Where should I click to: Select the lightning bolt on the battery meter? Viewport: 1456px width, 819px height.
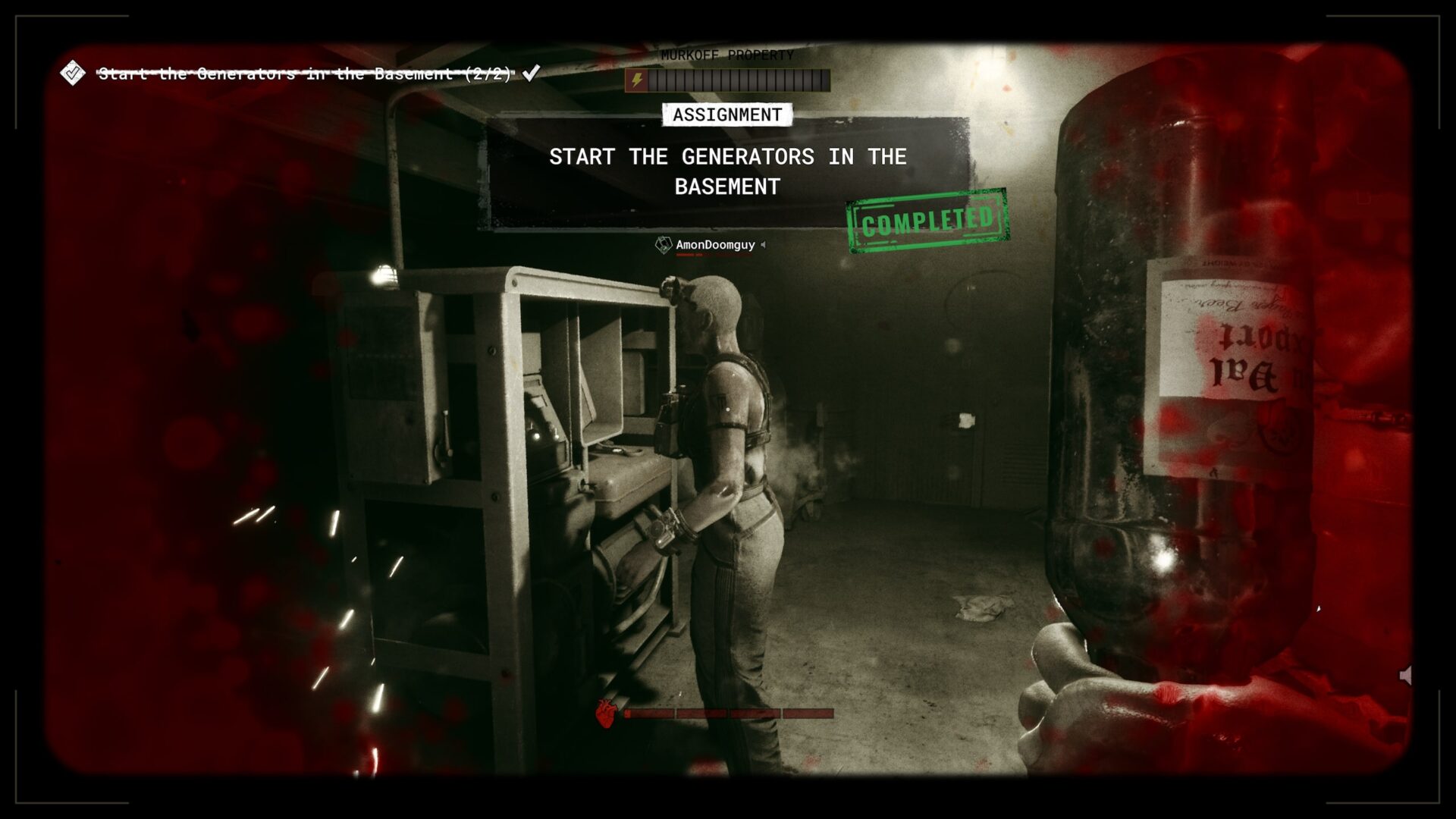coord(637,77)
